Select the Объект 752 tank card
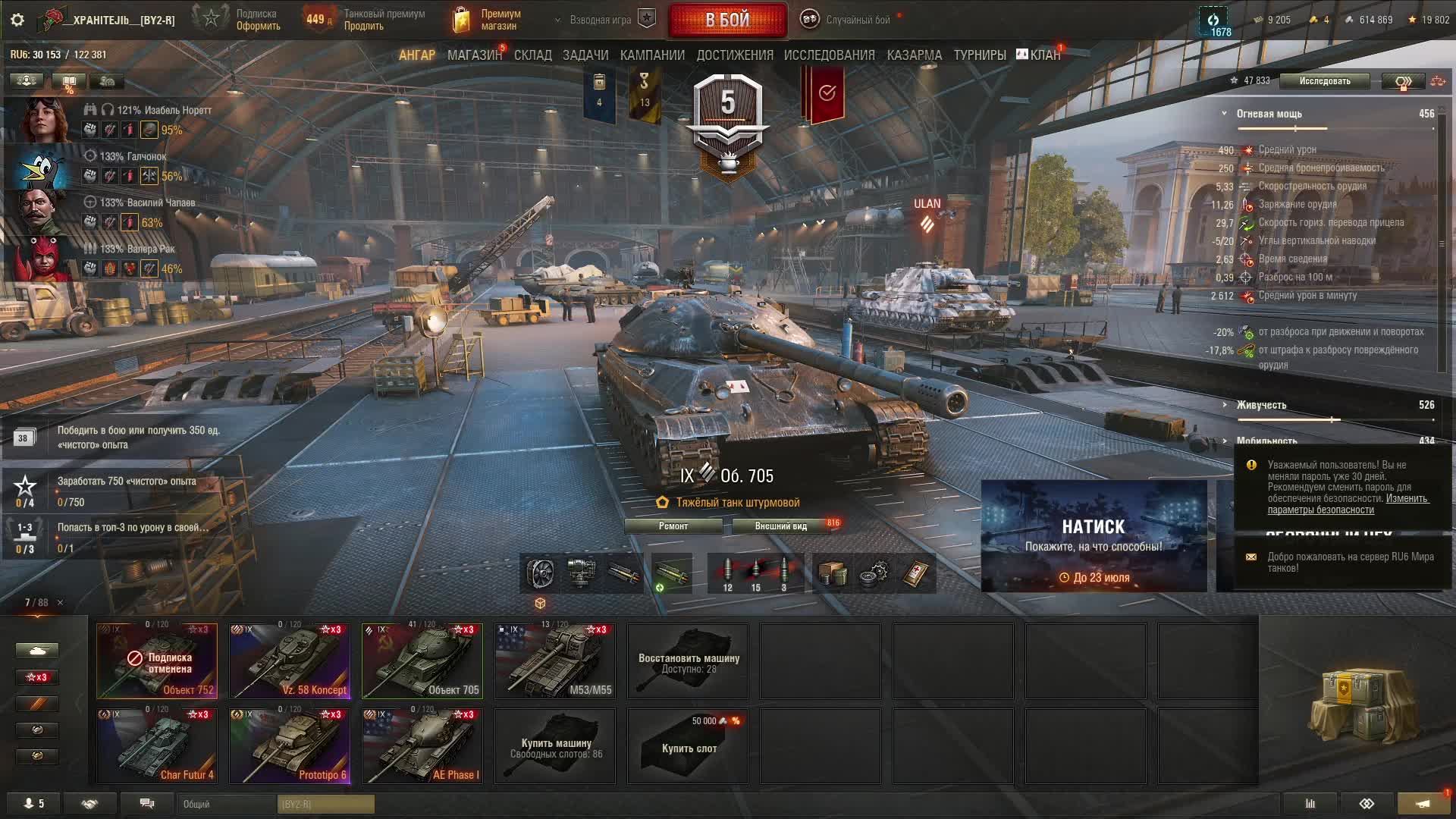Viewport: 1456px width, 819px height. click(x=157, y=661)
